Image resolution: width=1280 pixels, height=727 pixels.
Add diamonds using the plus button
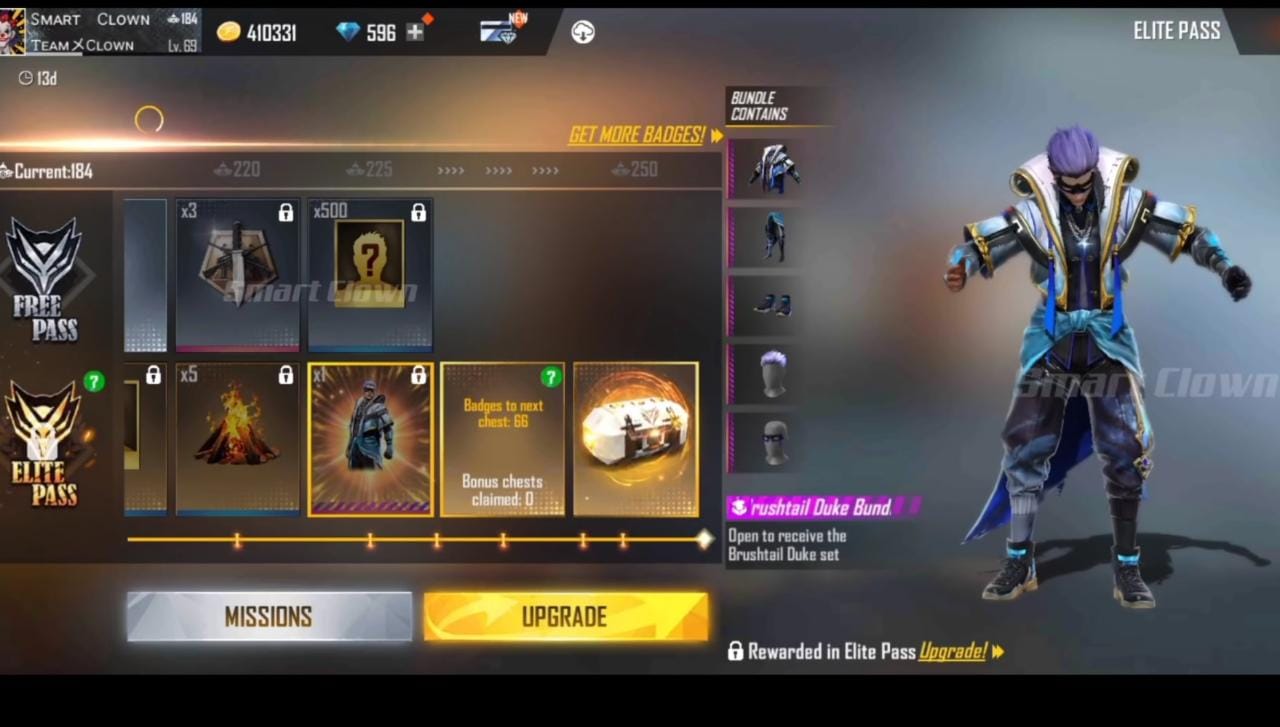415,32
